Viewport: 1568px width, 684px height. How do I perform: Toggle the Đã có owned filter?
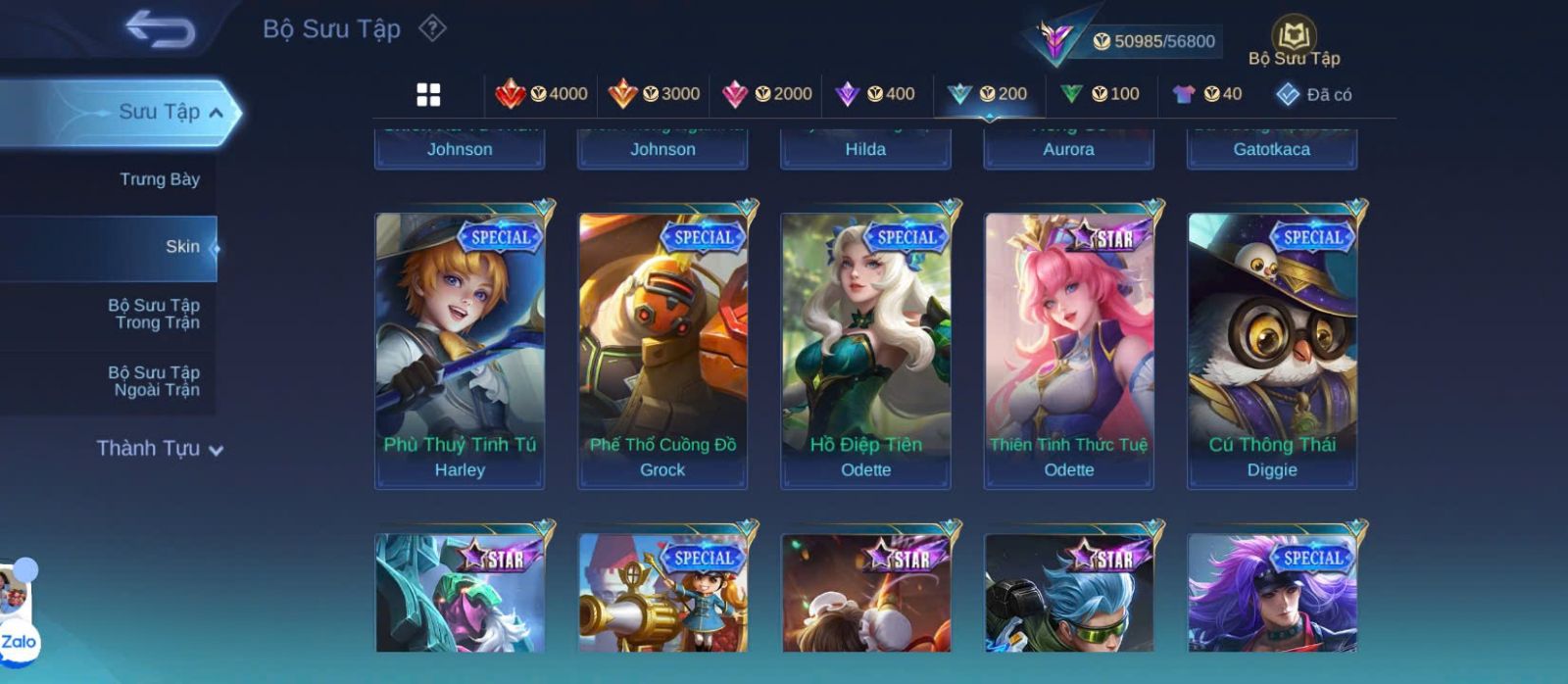point(1313,94)
